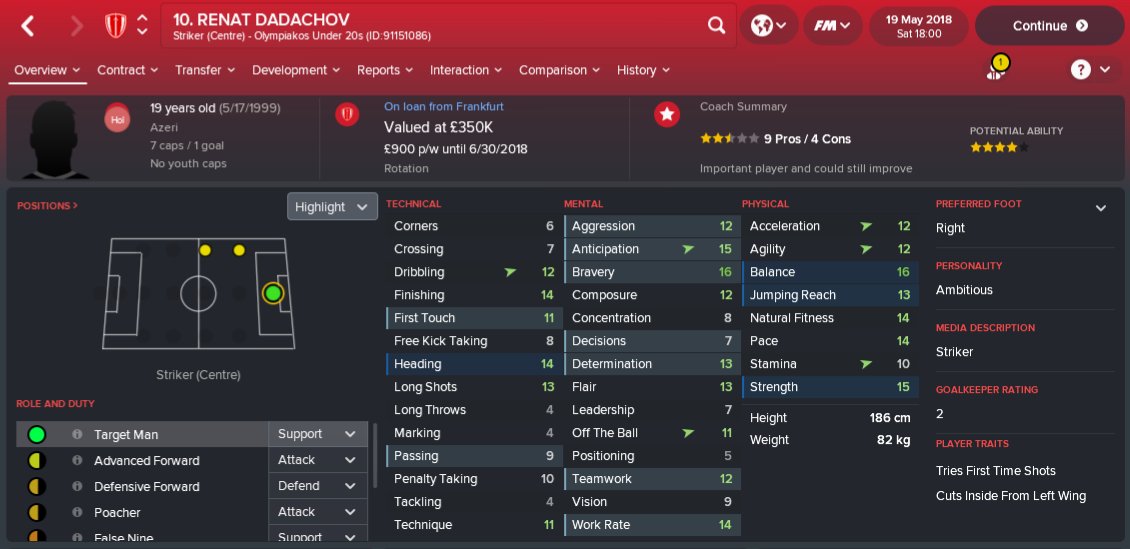Open the Comparison menu
This screenshot has height=549, width=1130.
pyautogui.click(x=559, y=70)
